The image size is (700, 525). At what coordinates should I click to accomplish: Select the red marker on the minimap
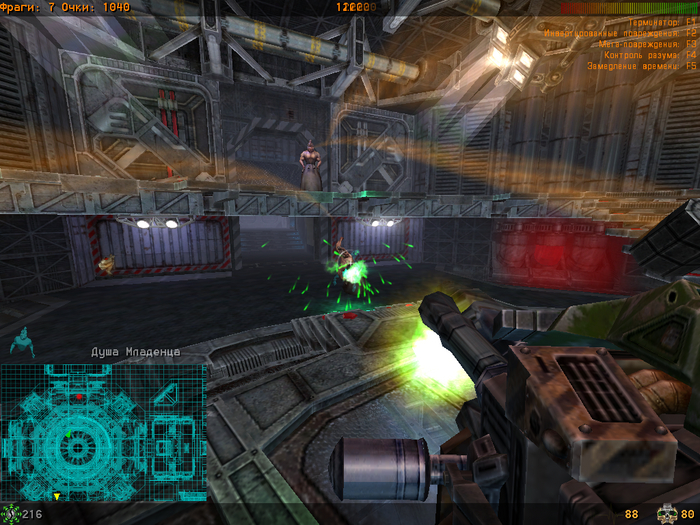(79, 398)
